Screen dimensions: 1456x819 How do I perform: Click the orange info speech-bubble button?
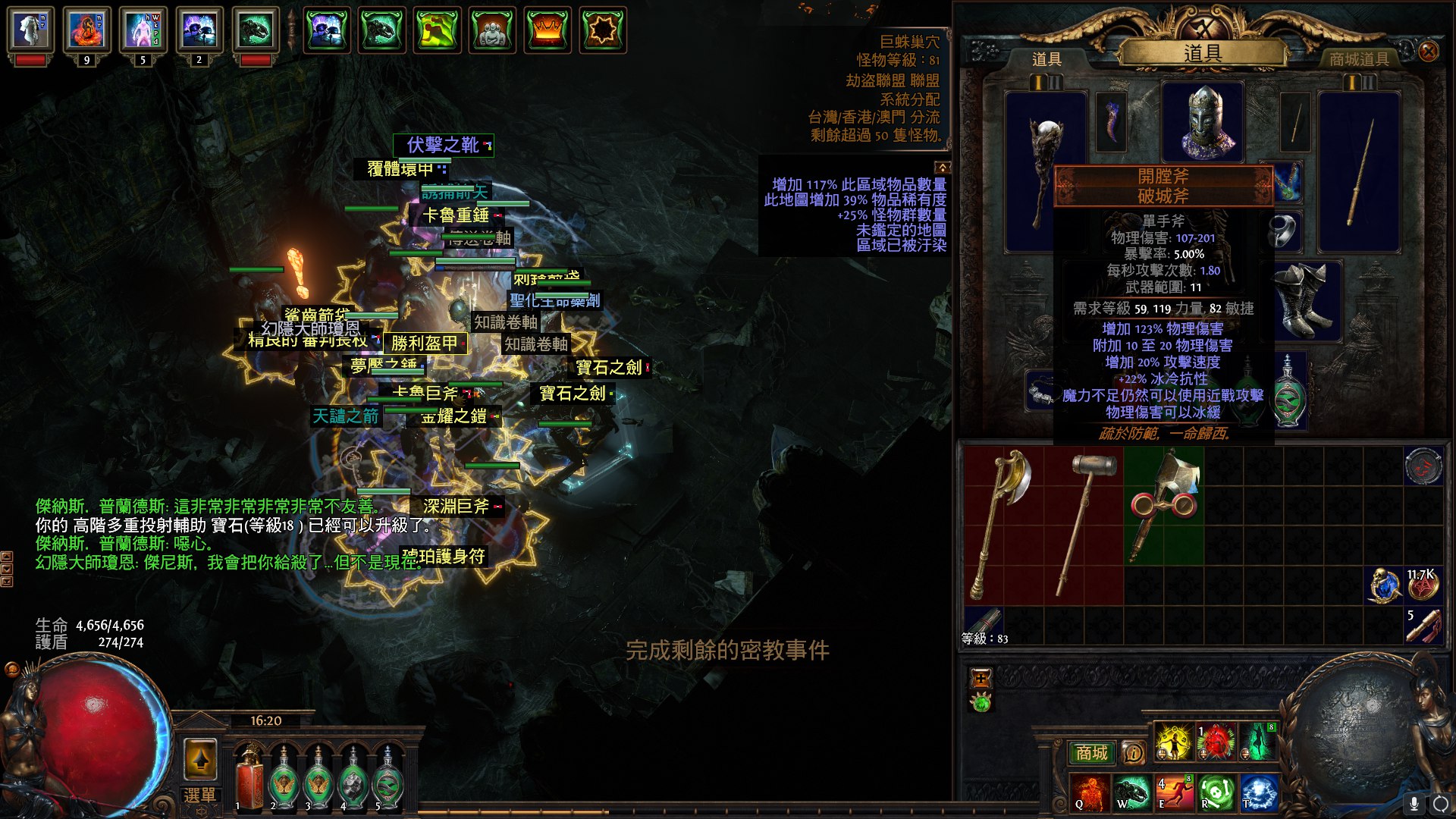1133,752
